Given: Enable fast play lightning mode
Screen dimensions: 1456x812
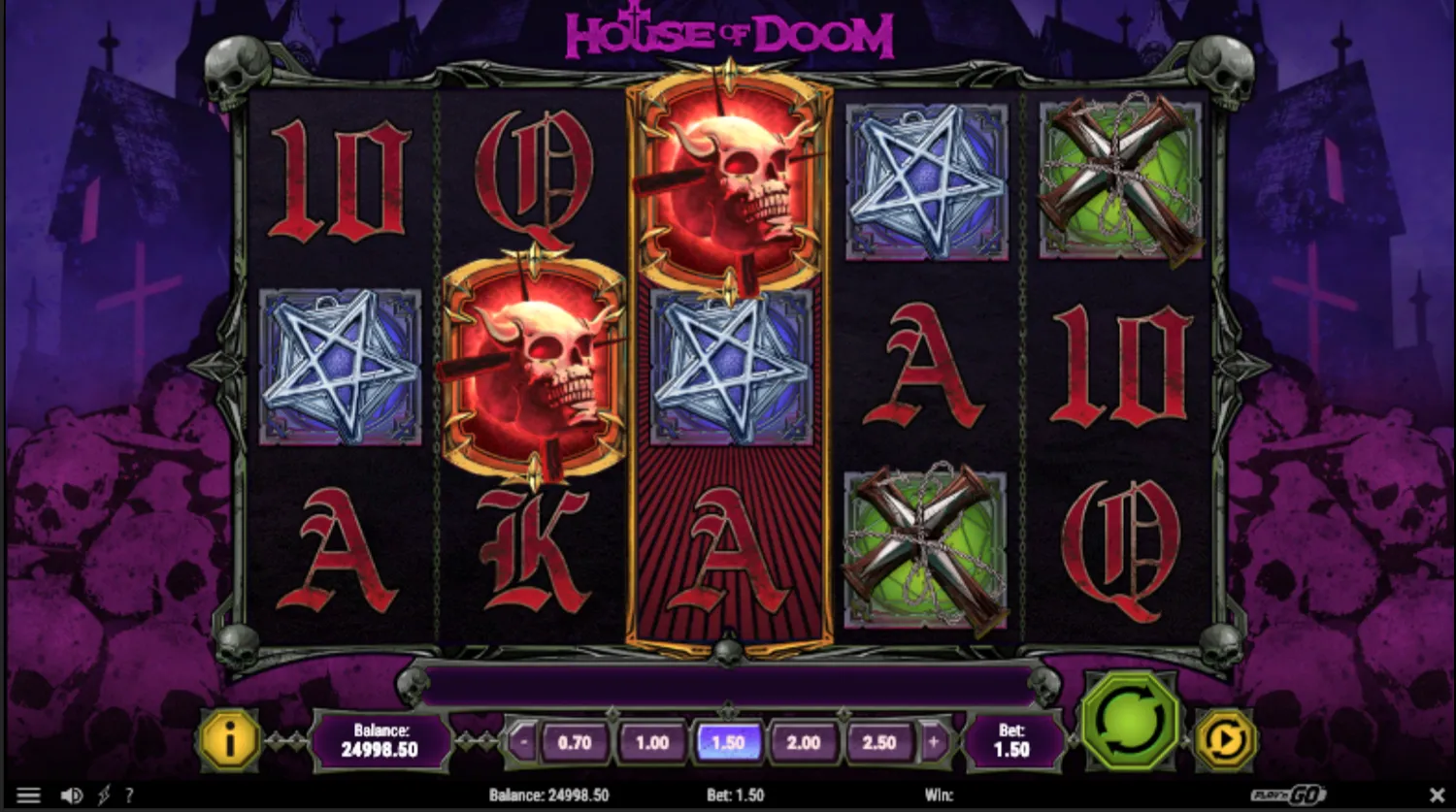Looking at the screenshot, I should (104, 795).
